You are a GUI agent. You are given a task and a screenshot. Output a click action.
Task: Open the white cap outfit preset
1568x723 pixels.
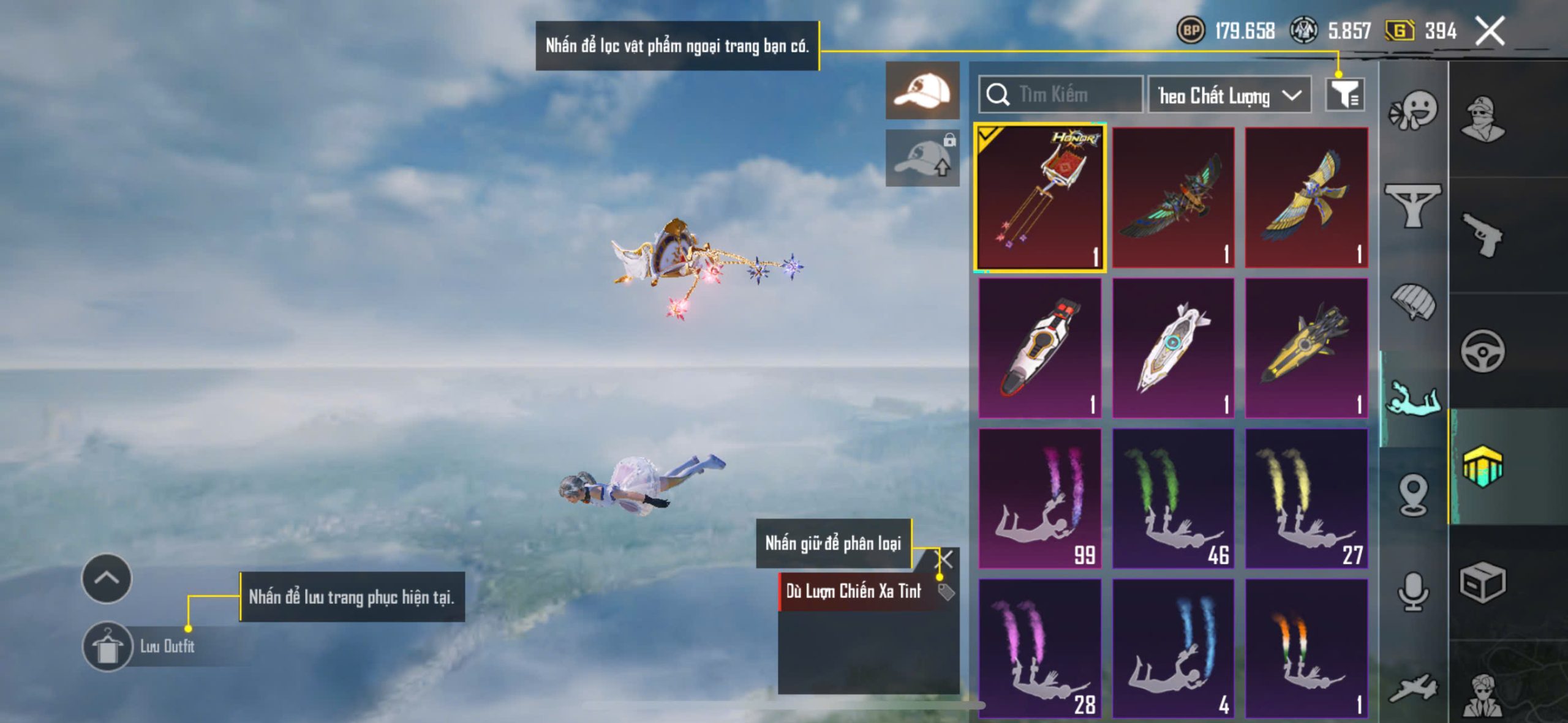point(922,91)
